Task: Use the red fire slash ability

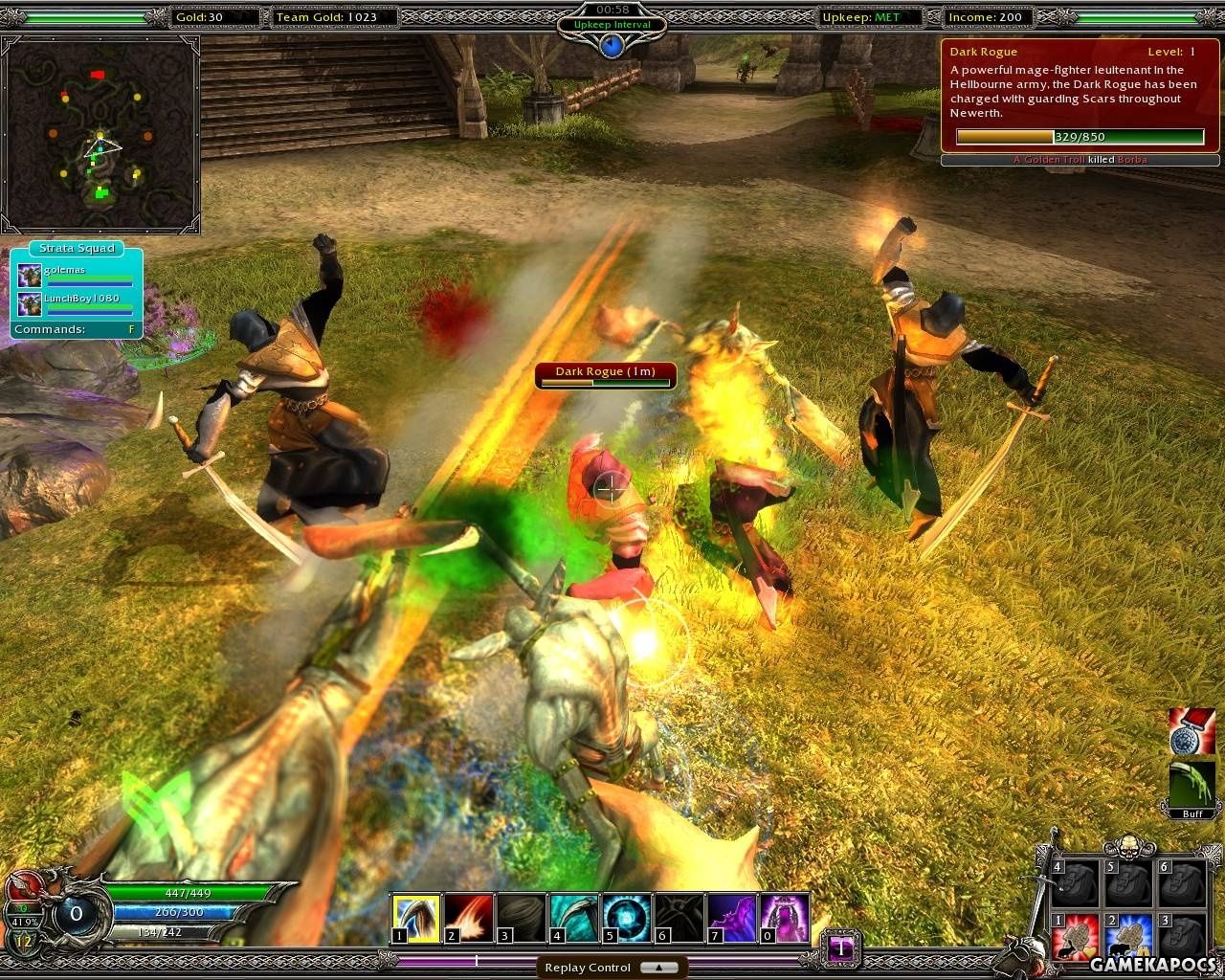Action: (469, 918)
